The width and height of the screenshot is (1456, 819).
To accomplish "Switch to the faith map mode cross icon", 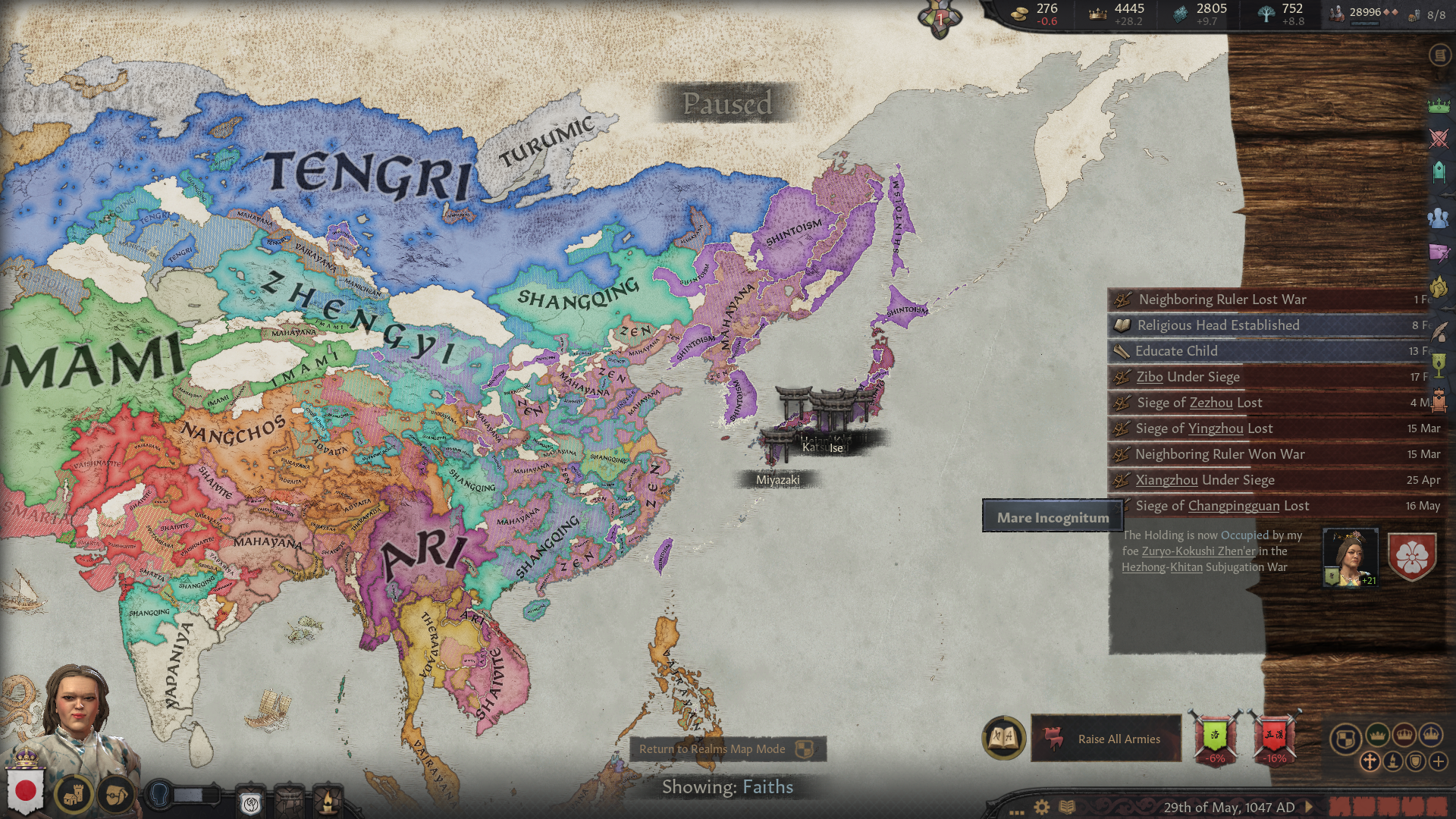I will 1370,761.
